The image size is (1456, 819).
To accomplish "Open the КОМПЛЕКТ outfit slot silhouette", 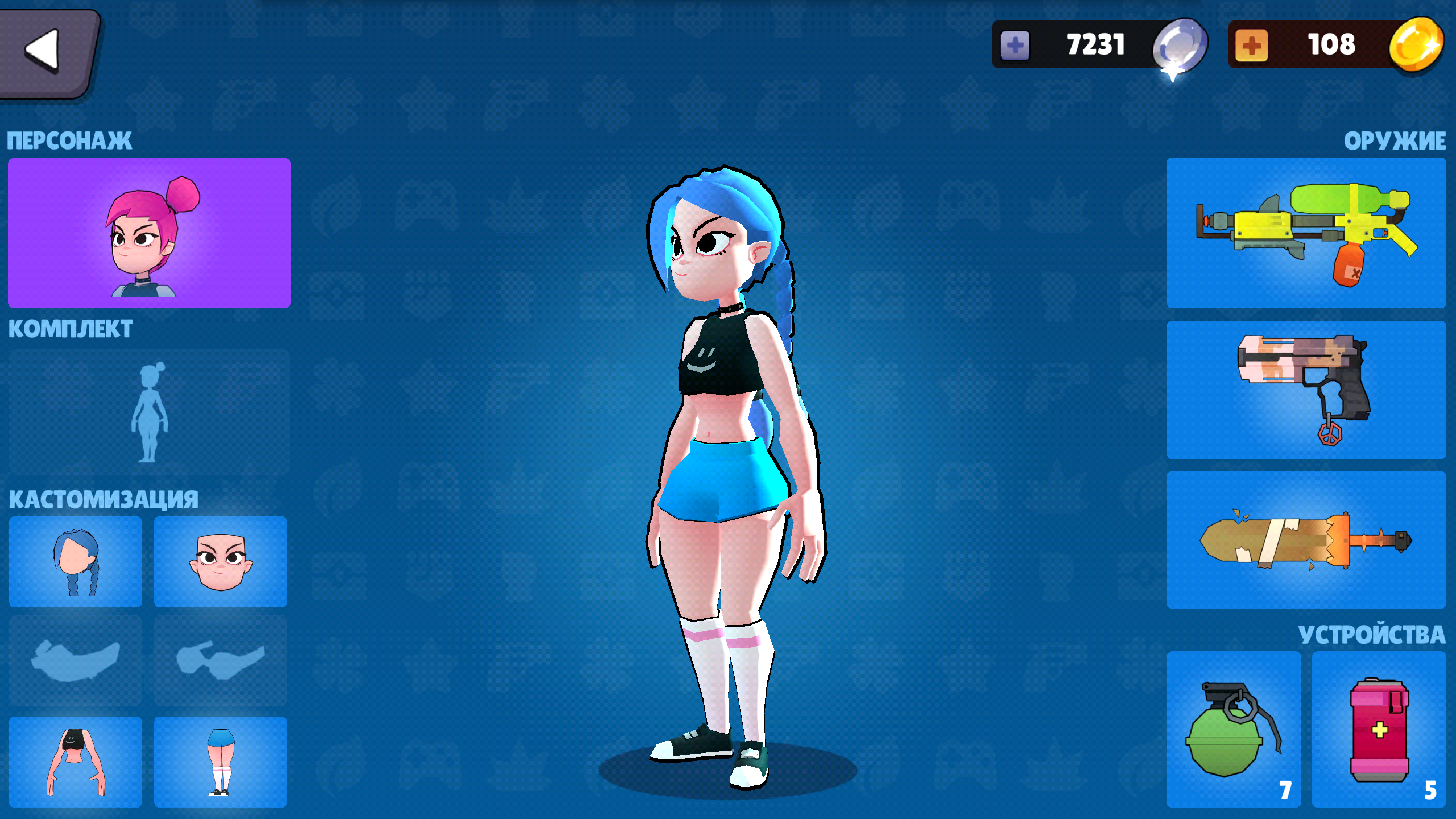I will point(149,412).
